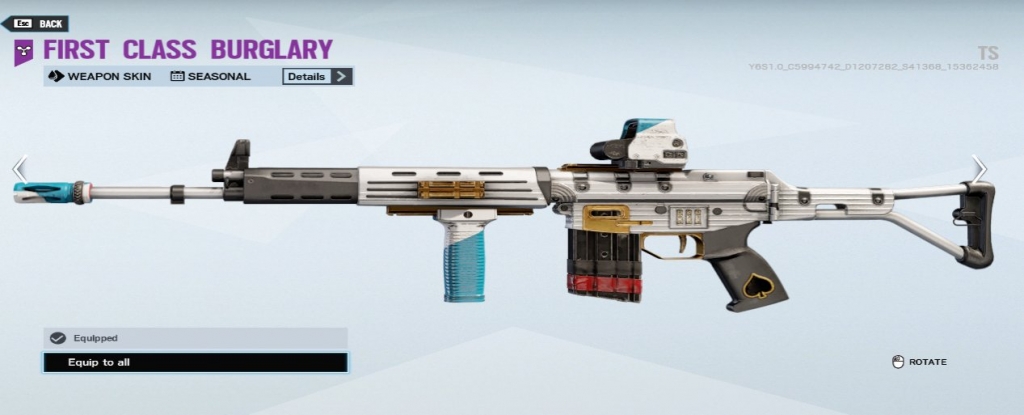Viewport: 1024px width, 415px height.
Task: Show the next weapon skin
Action: 980,169
